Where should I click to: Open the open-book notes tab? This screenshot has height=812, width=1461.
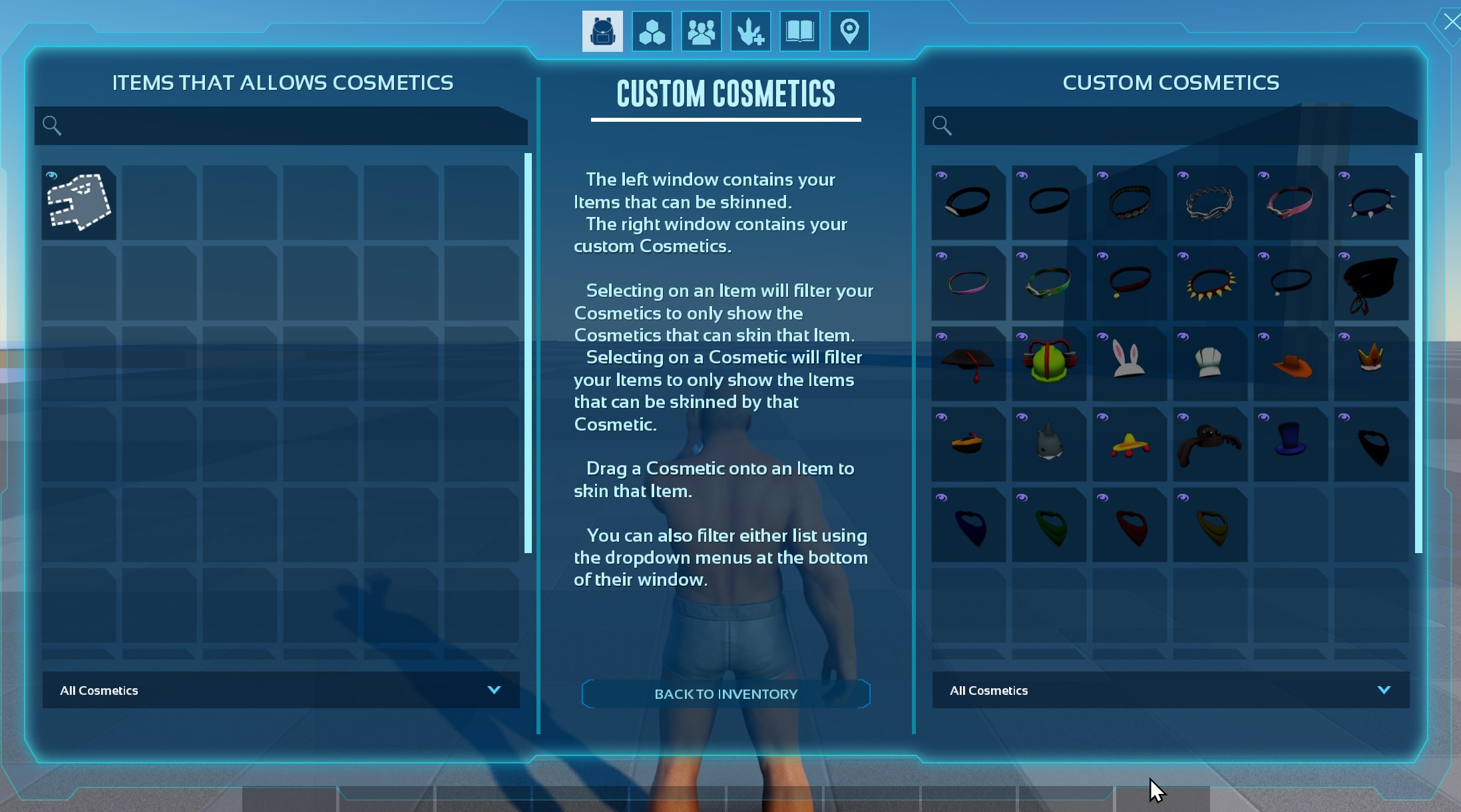(x=799, y=31)
